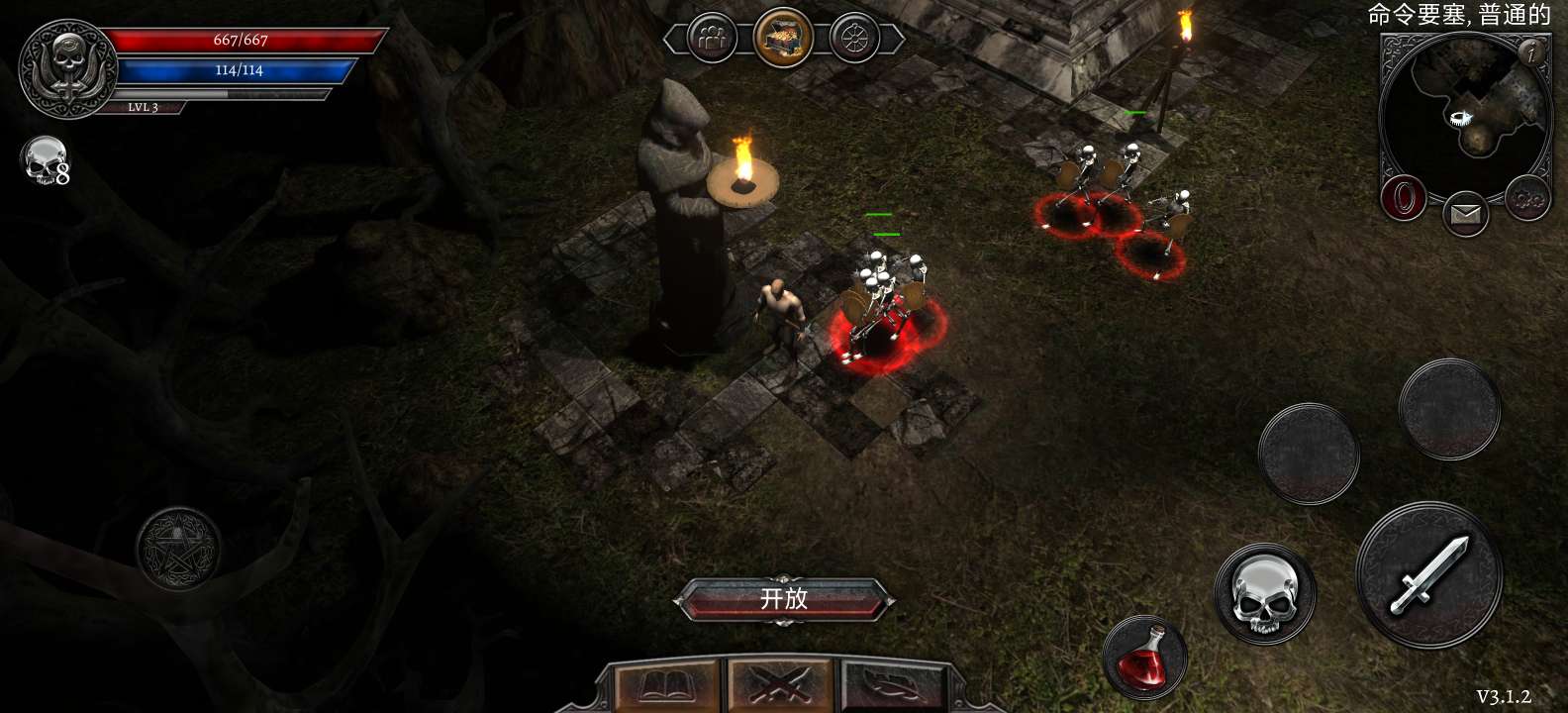Open the book tab
Viewport: 1568px width, 713px height.
(666, 687)
